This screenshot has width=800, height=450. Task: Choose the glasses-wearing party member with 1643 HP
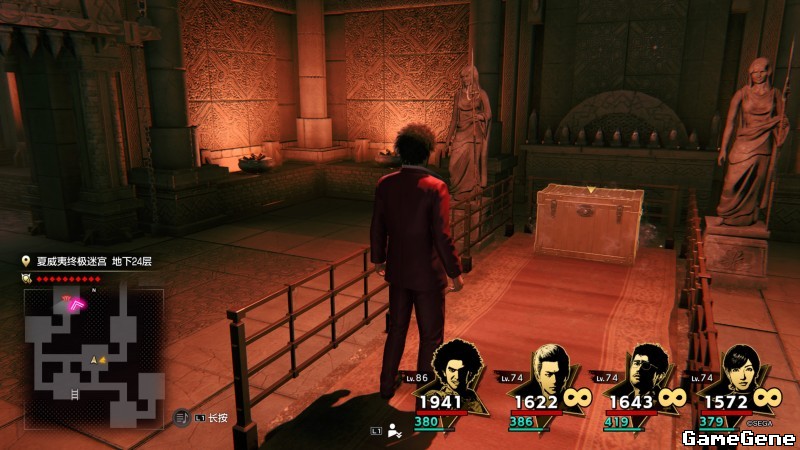click(x=644, y=370)
